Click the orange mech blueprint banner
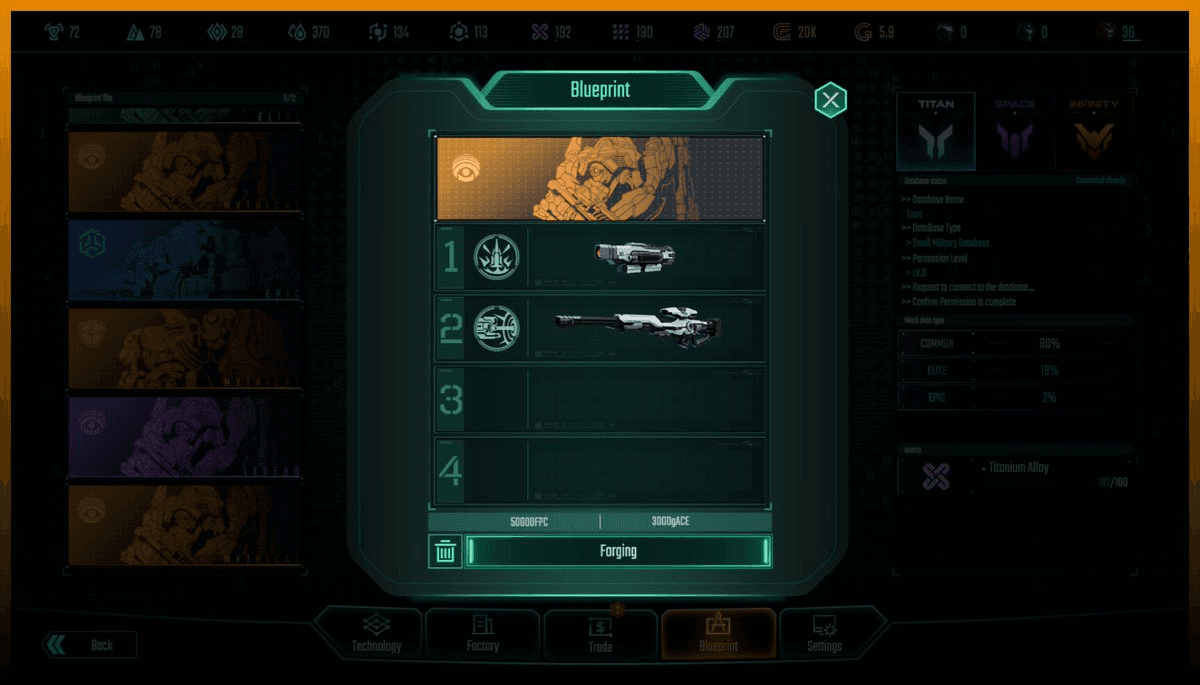This screenshot has width=1200, height=685. click(x=600, y=179)
